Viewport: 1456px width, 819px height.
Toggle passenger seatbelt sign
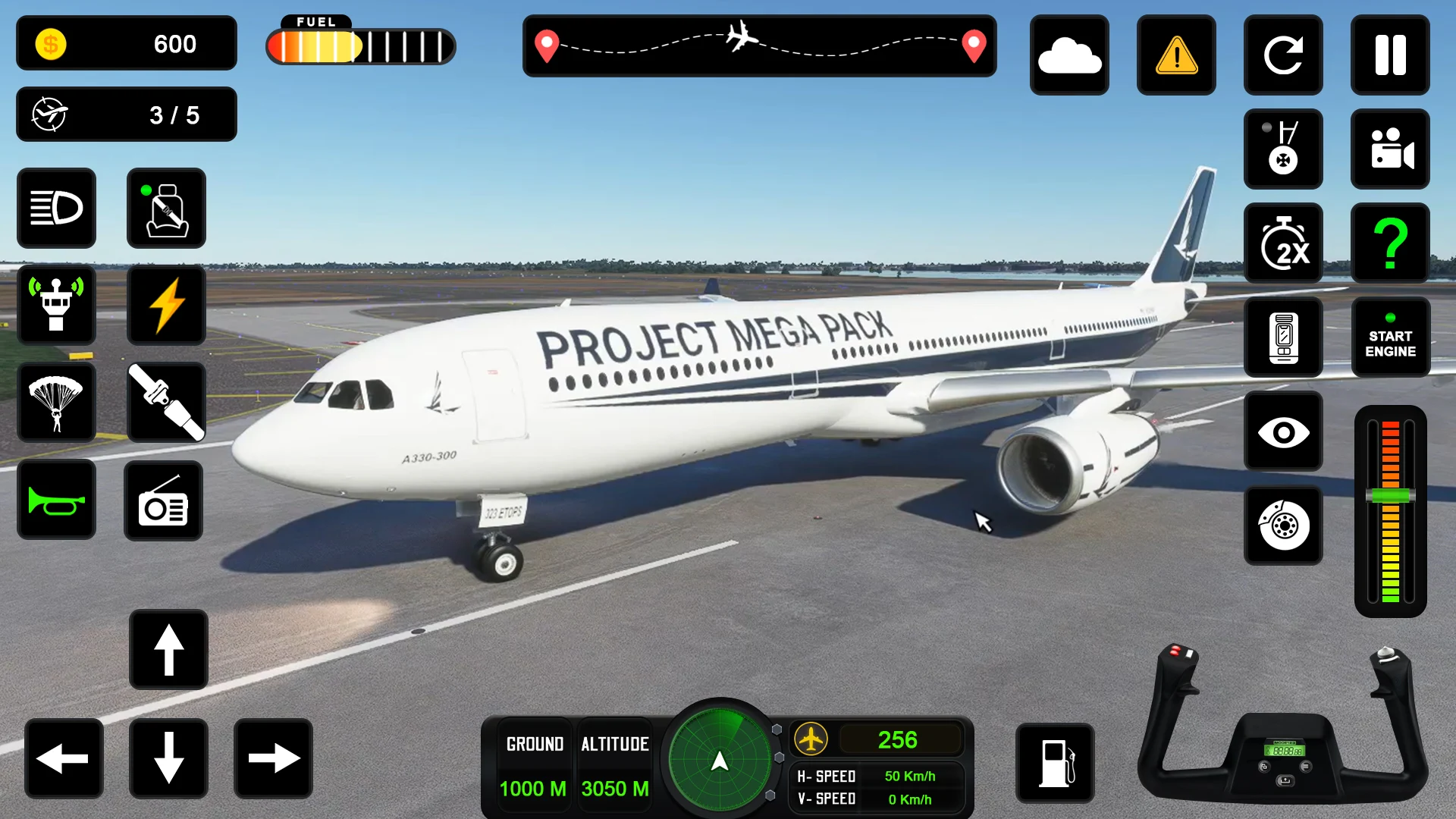[x=166, y=209]
